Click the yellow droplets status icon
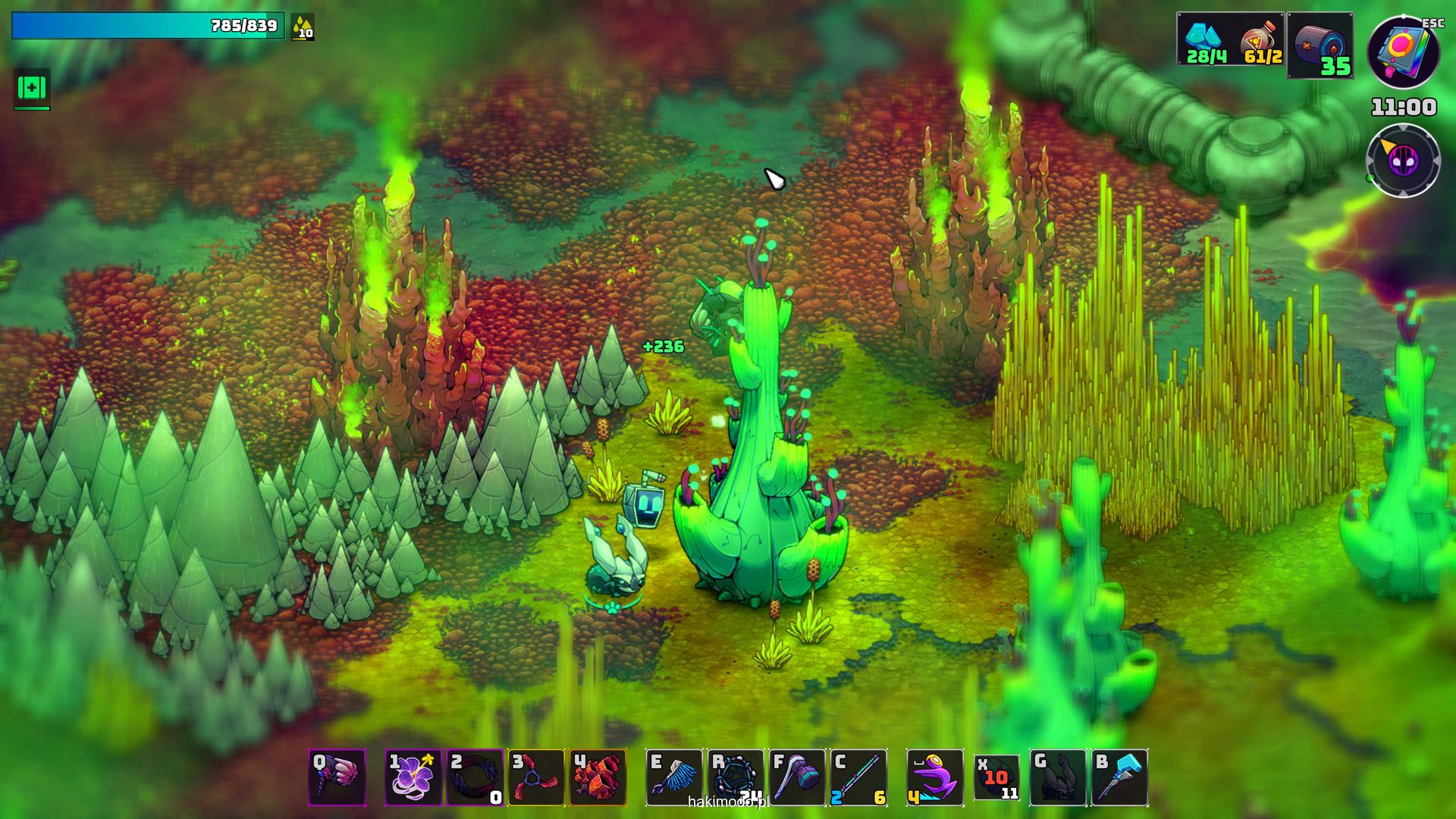The width and height of the screenshot is (1456, 819). click(303, 27)
